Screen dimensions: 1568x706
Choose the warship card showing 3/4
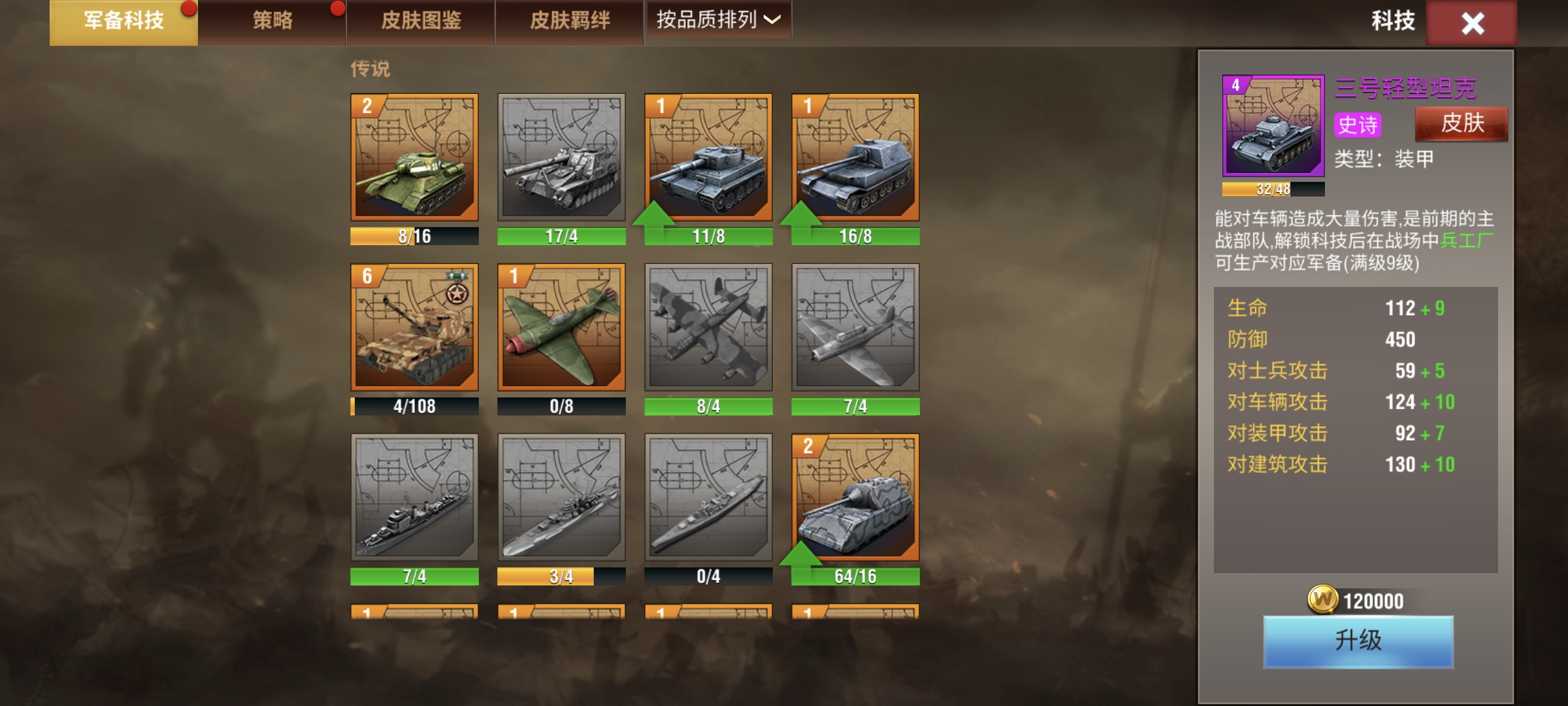(x=561, y=497)
